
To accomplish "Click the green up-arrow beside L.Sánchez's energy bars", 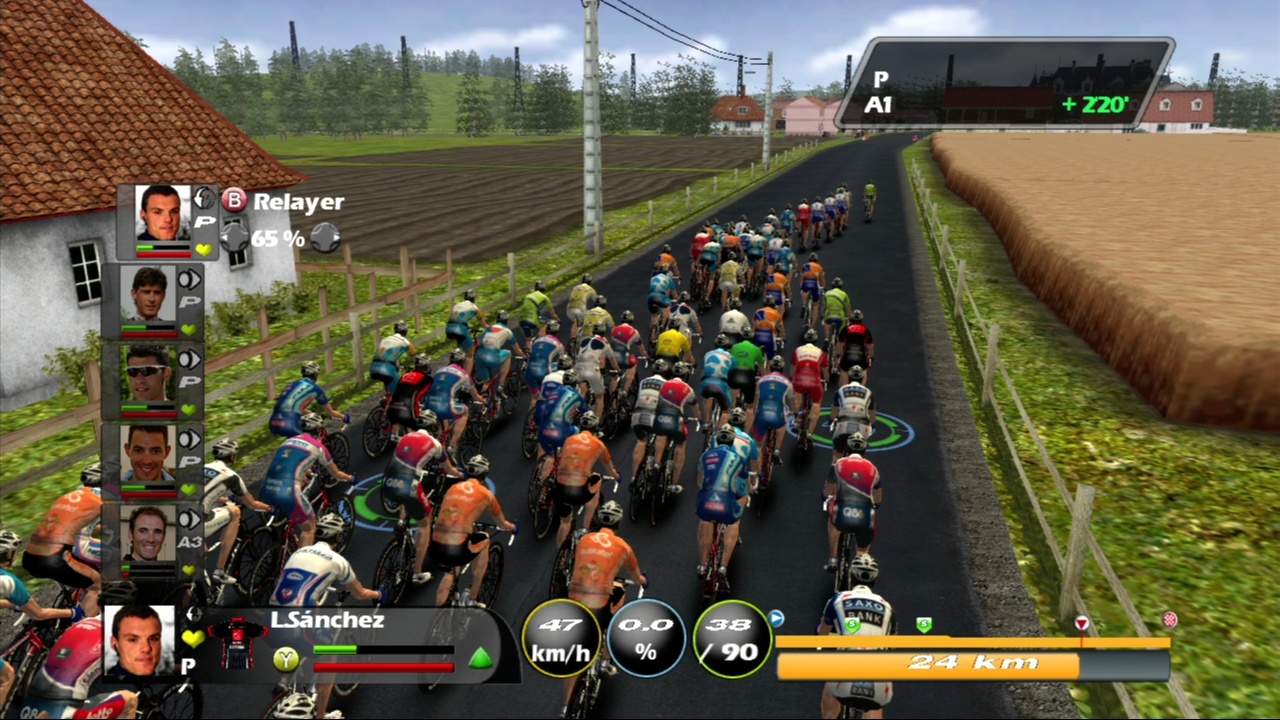I will click(481, 658).
